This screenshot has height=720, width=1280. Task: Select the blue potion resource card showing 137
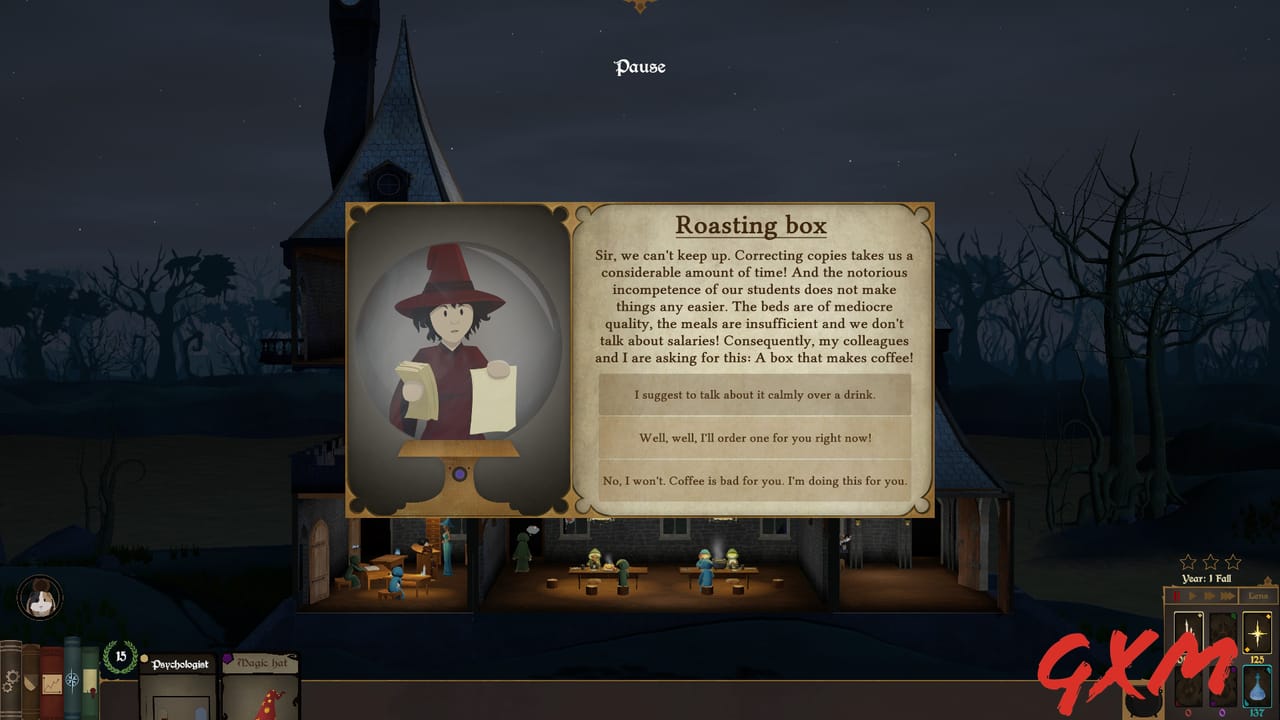pos(1257,688)
